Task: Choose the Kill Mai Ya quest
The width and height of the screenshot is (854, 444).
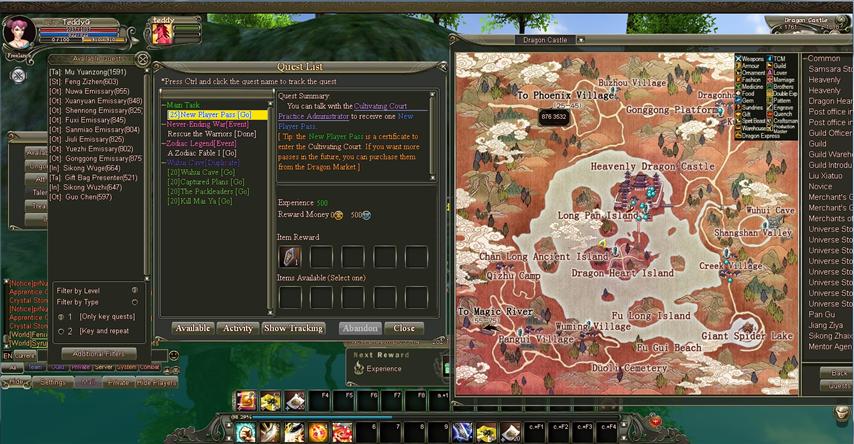Action: click(200, 201)
